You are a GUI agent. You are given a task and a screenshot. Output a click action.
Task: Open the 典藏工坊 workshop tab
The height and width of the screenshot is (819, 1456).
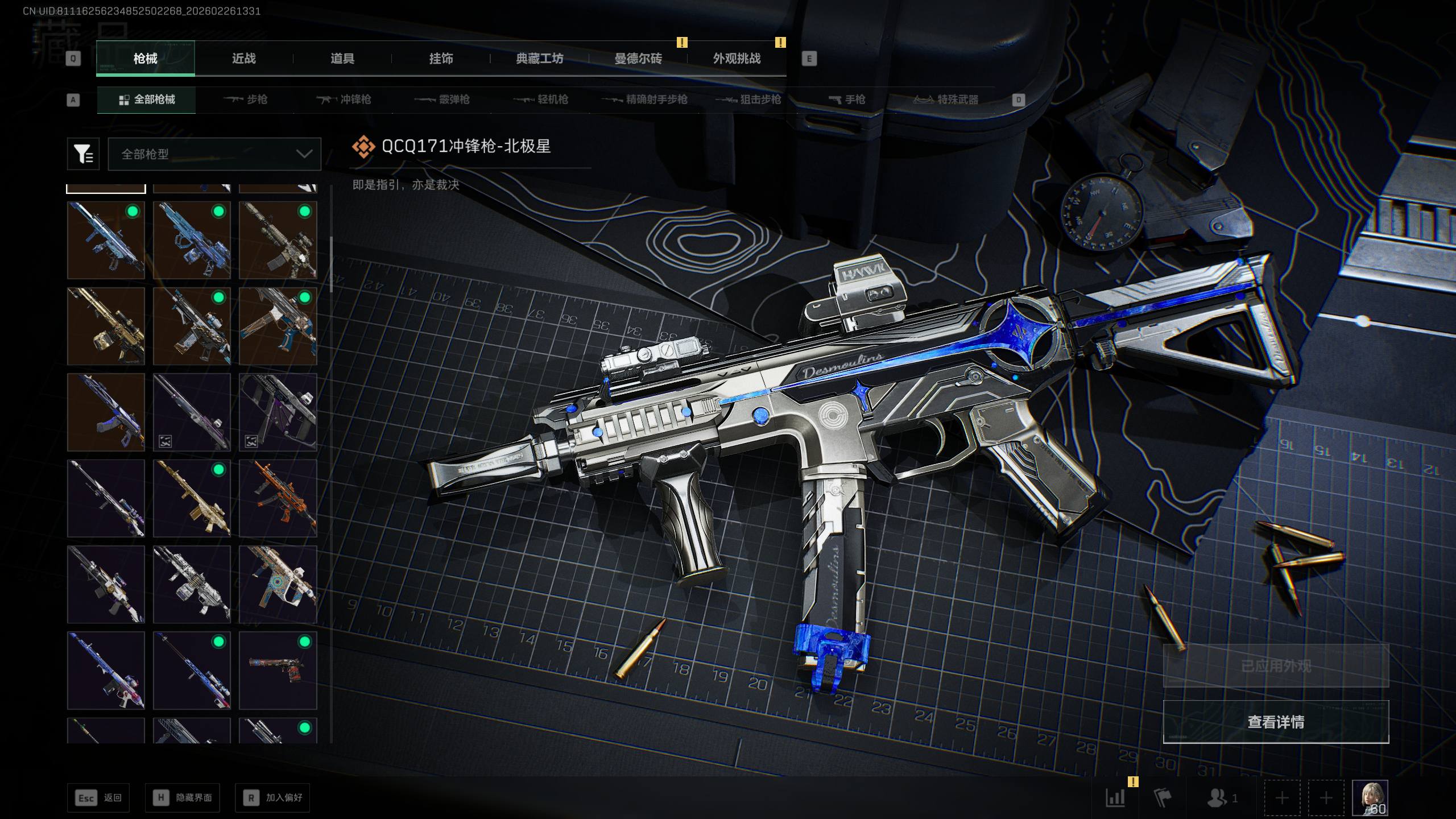(539, 59)
